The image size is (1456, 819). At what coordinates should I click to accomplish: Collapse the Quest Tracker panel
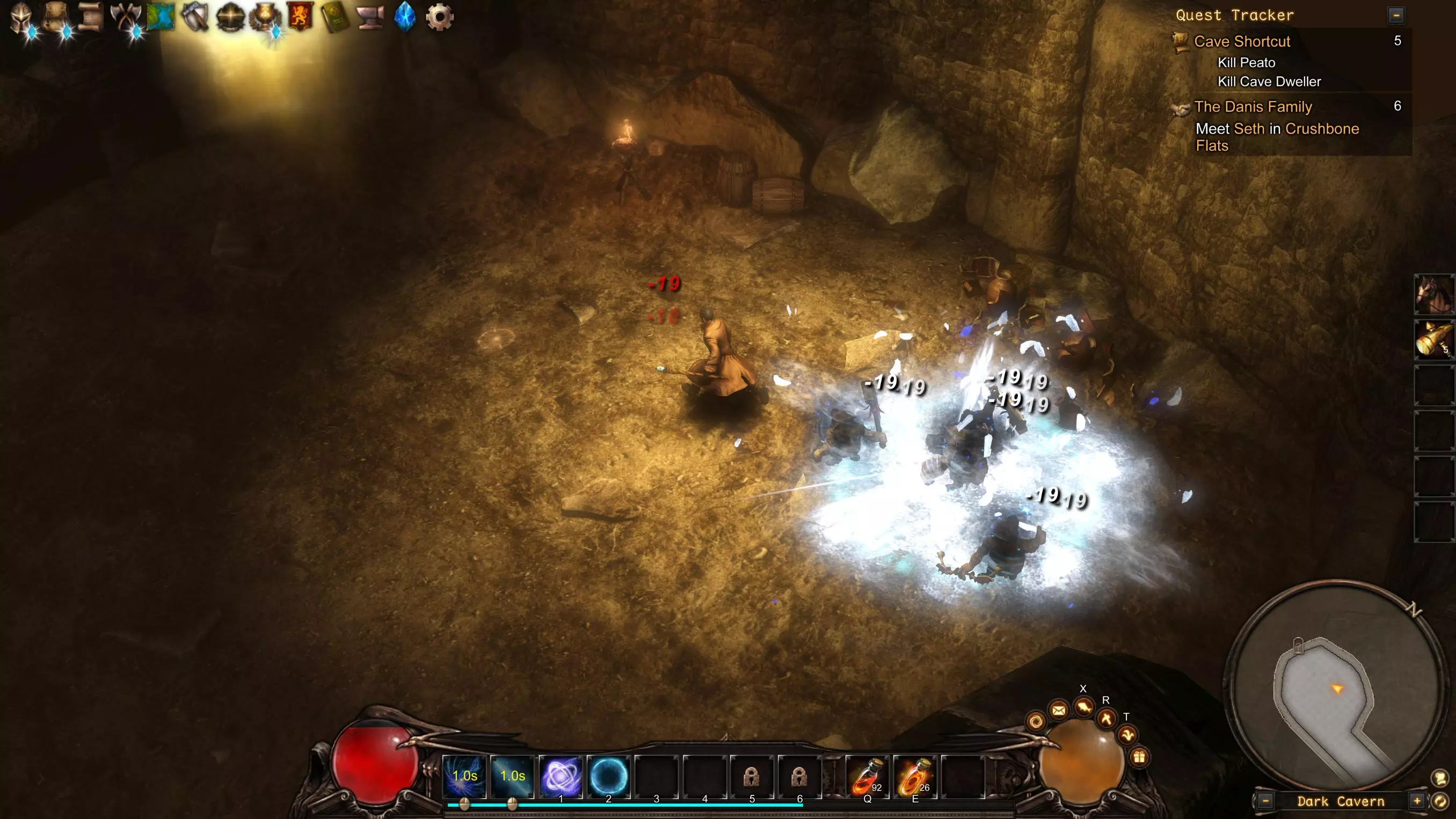coord(1396,15)
